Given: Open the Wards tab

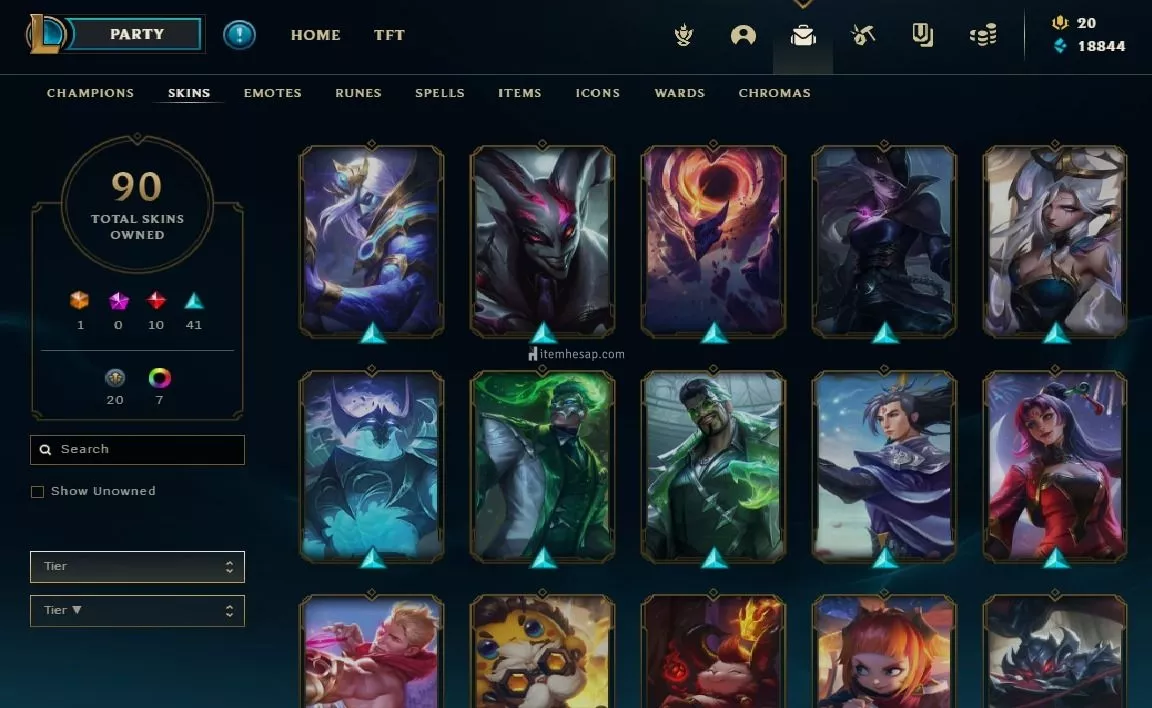Looking at the screenshot, I should [x=680, y=93].
